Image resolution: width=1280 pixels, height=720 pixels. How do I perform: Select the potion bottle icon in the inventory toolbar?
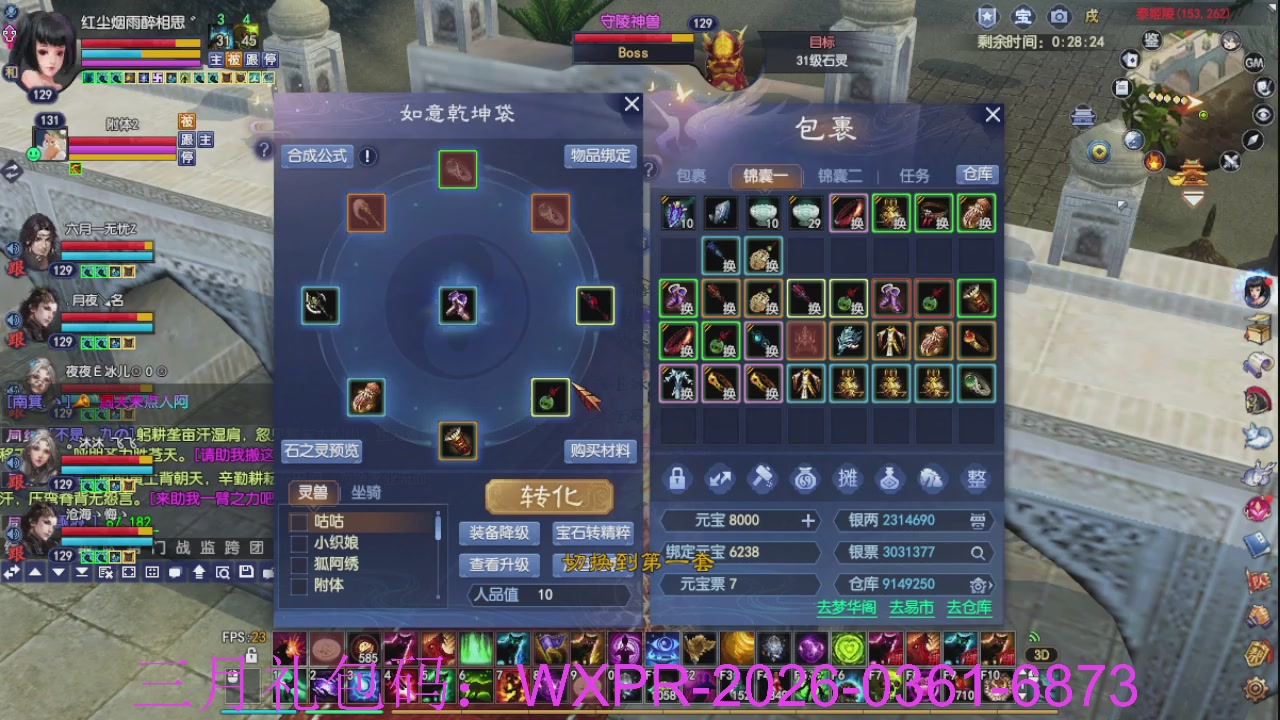(890, 479)
